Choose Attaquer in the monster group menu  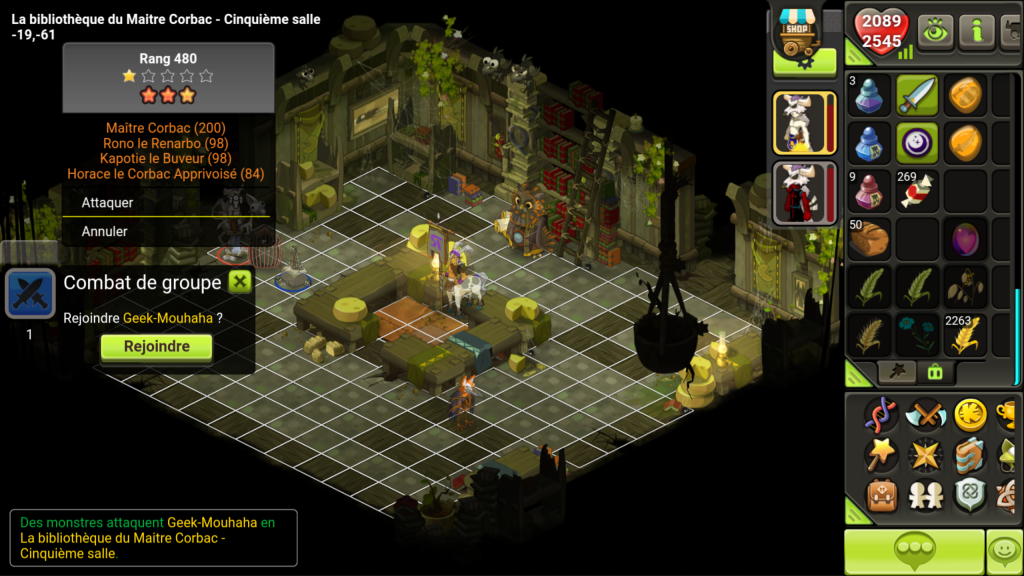pyautogui.click(x=108, y=202)
